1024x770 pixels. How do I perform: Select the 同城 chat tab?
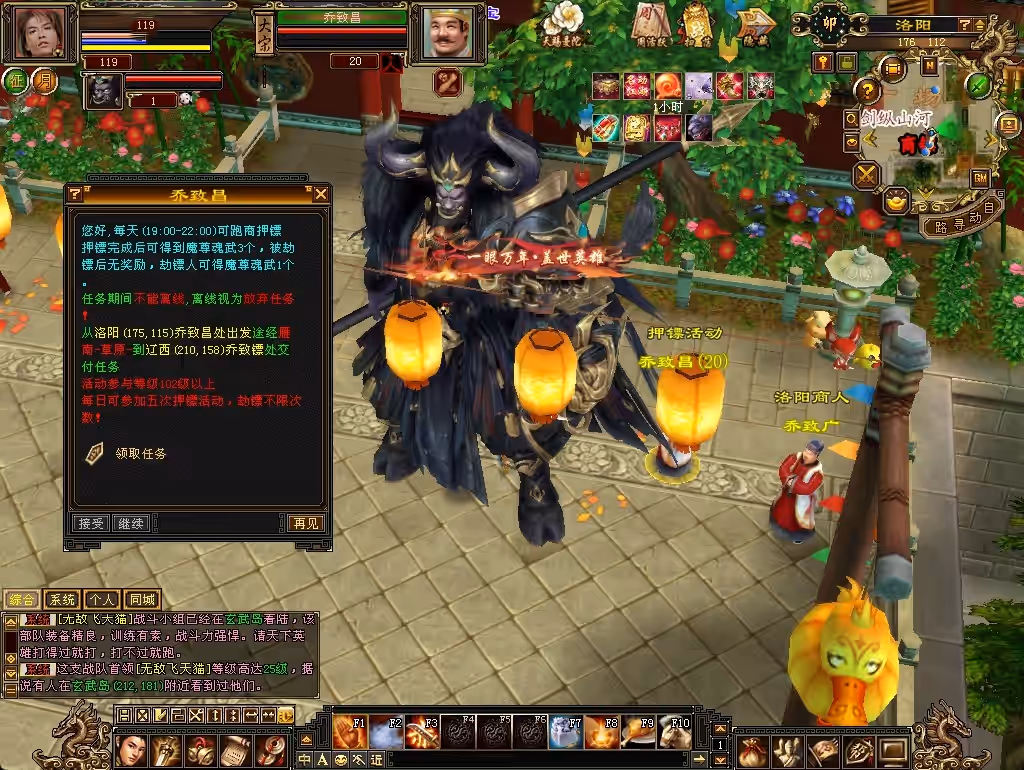point(142,600)
